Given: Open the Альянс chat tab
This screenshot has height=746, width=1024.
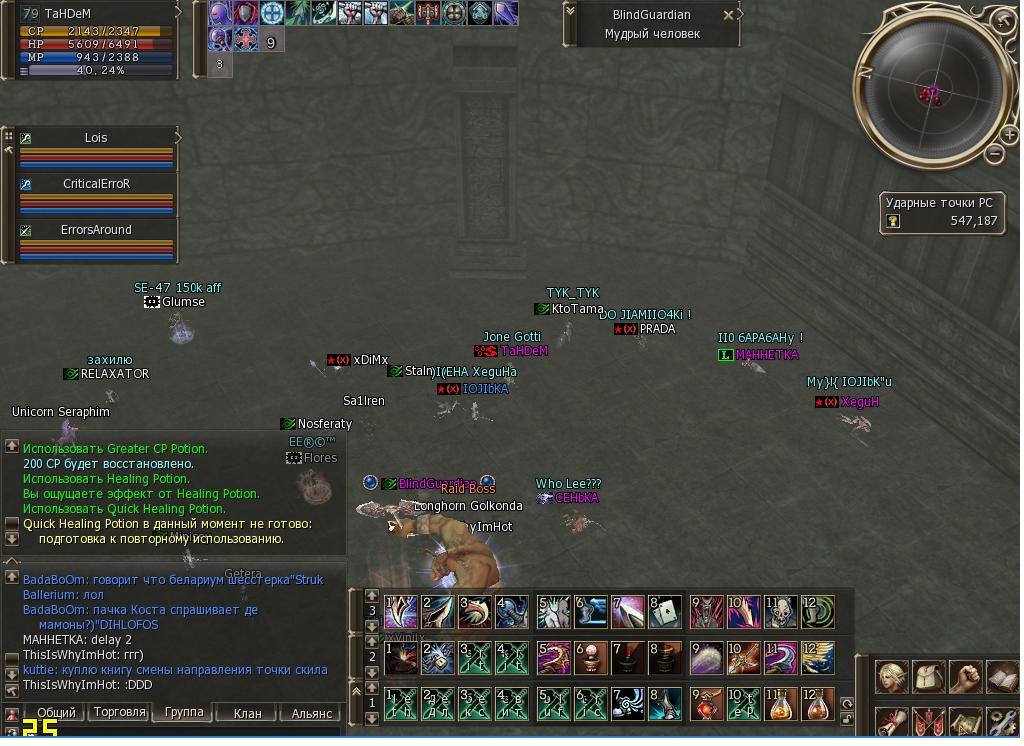Looking at the screenshot, I should (x=311, y=713).
